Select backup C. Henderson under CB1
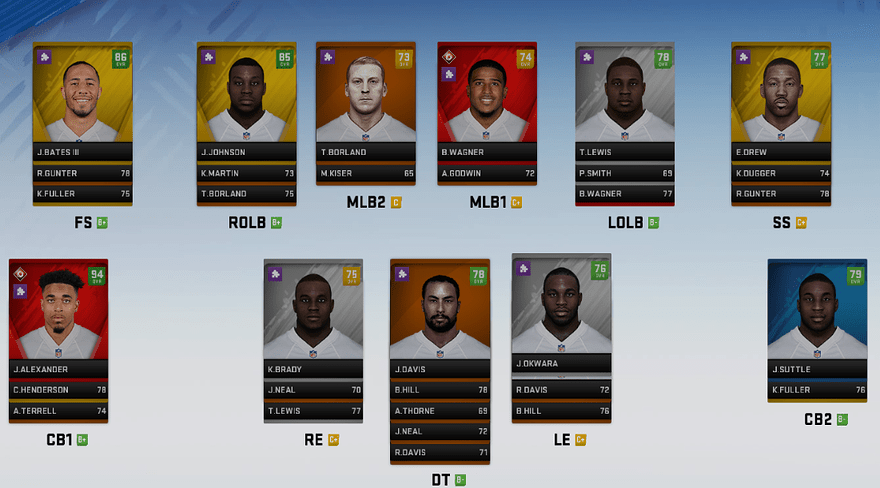880x488 pixels. click(x=58, y=390)
